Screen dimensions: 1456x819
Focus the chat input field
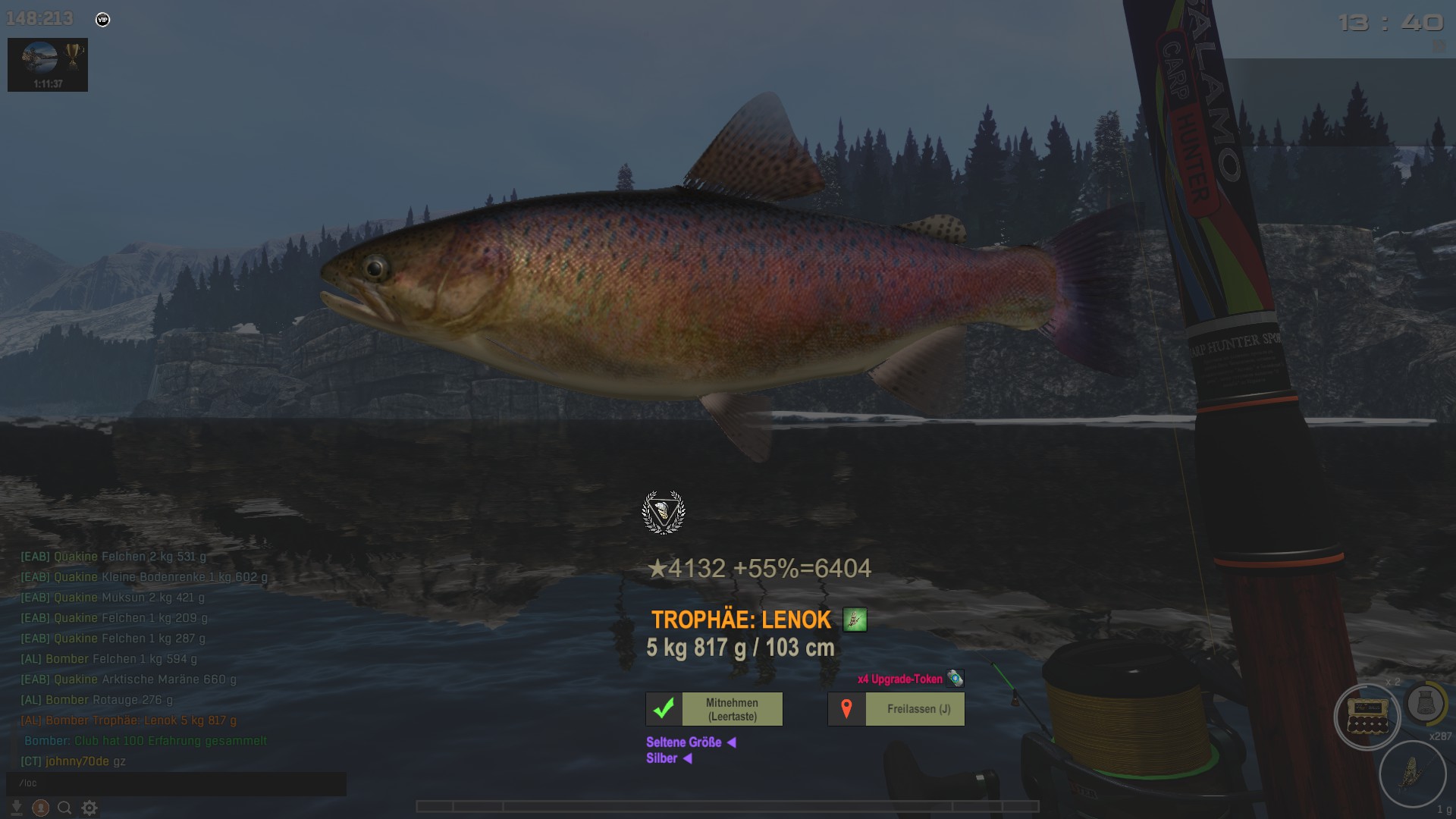coord(176,783)
